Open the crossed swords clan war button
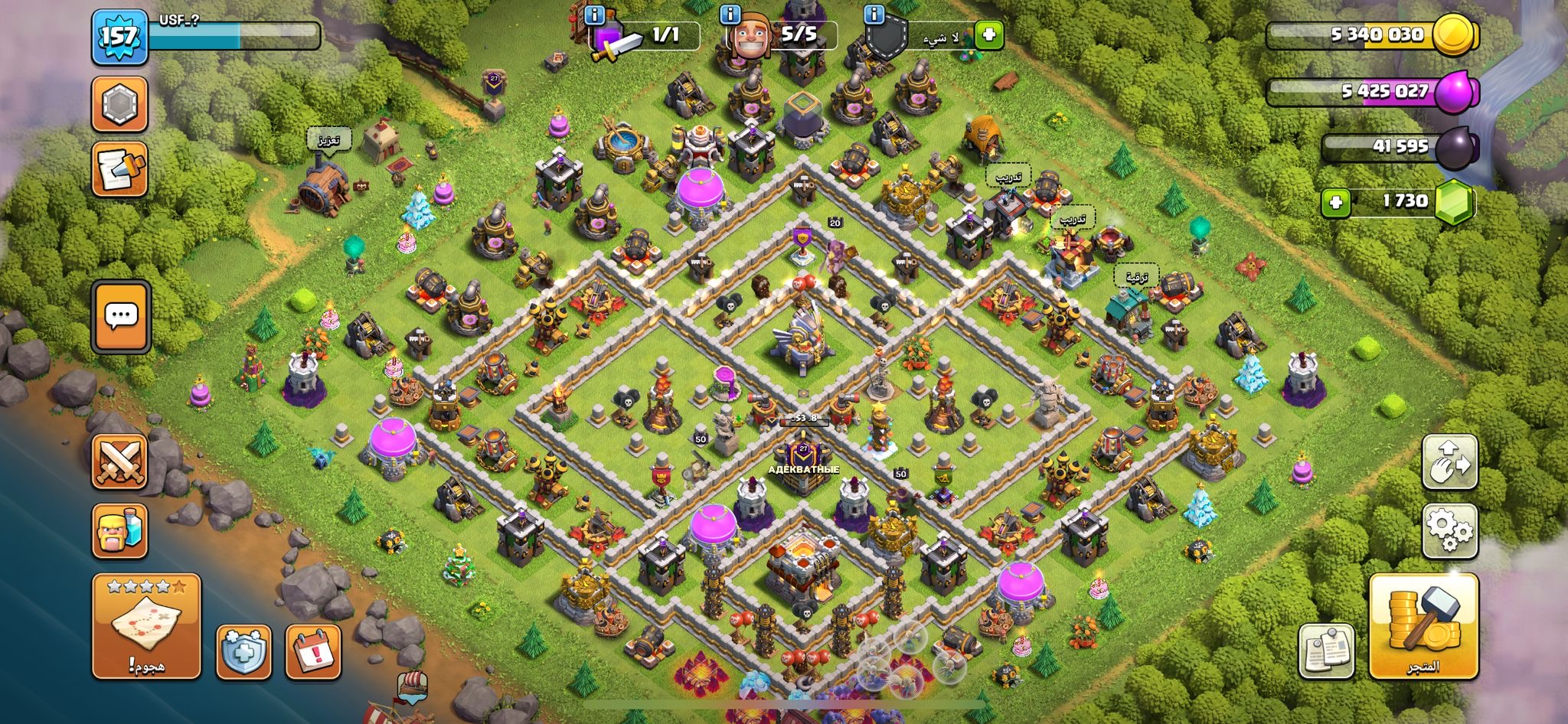The height and width of the screenshot is (724, 1568). (119, 461)
